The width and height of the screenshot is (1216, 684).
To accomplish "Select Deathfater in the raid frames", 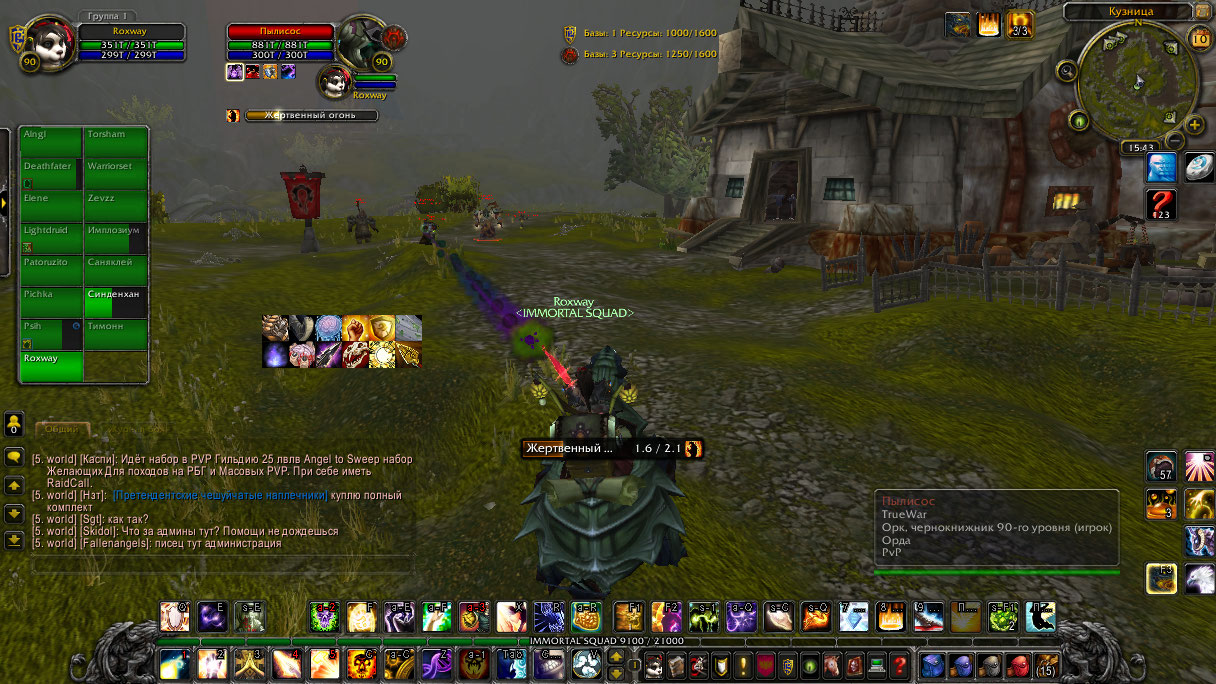I will (51, 173).
